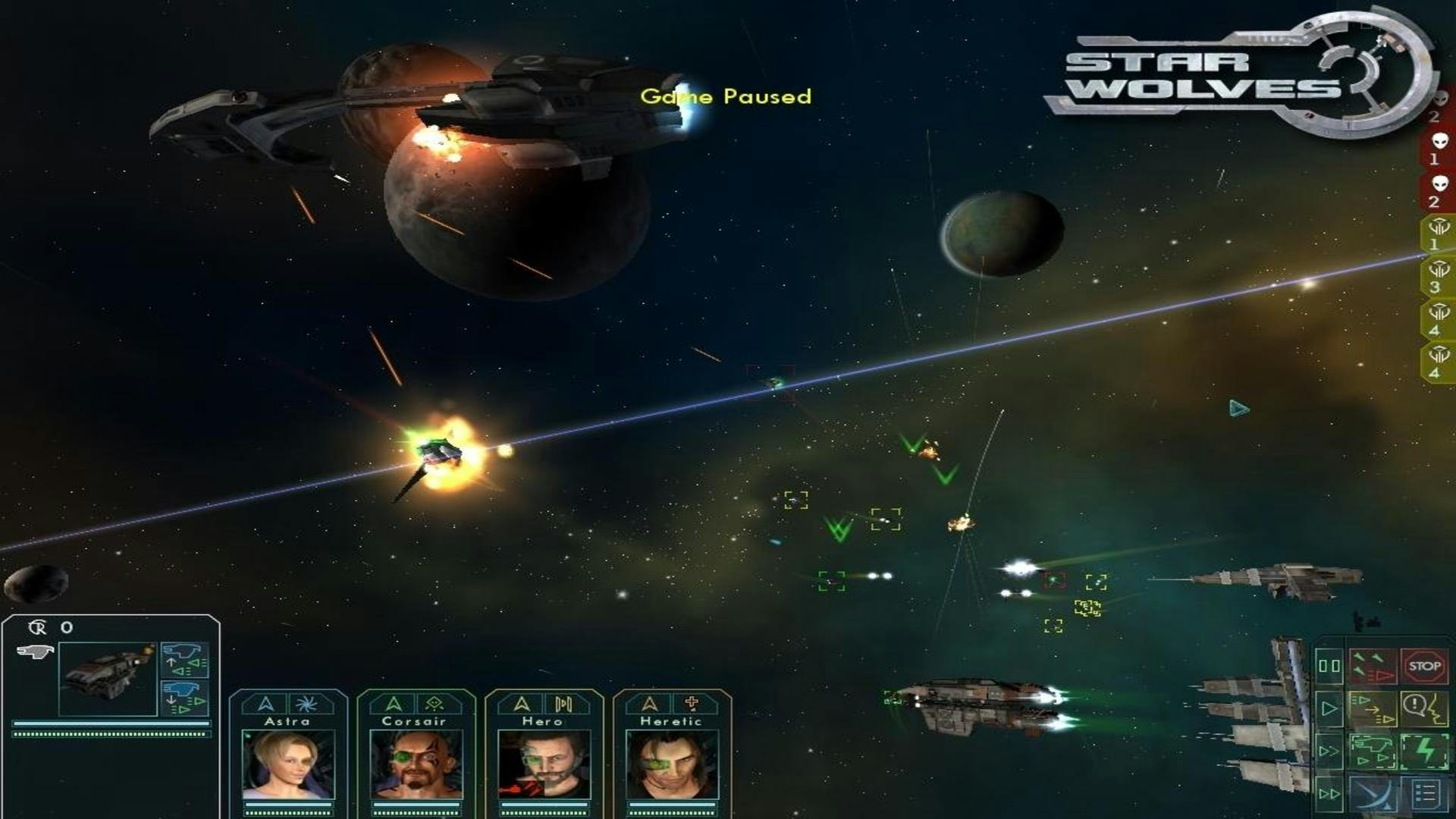Select the blue patrol-arc command icon
The image size is (1456, 819).
pyautogui.click(x=1373, y=794)
